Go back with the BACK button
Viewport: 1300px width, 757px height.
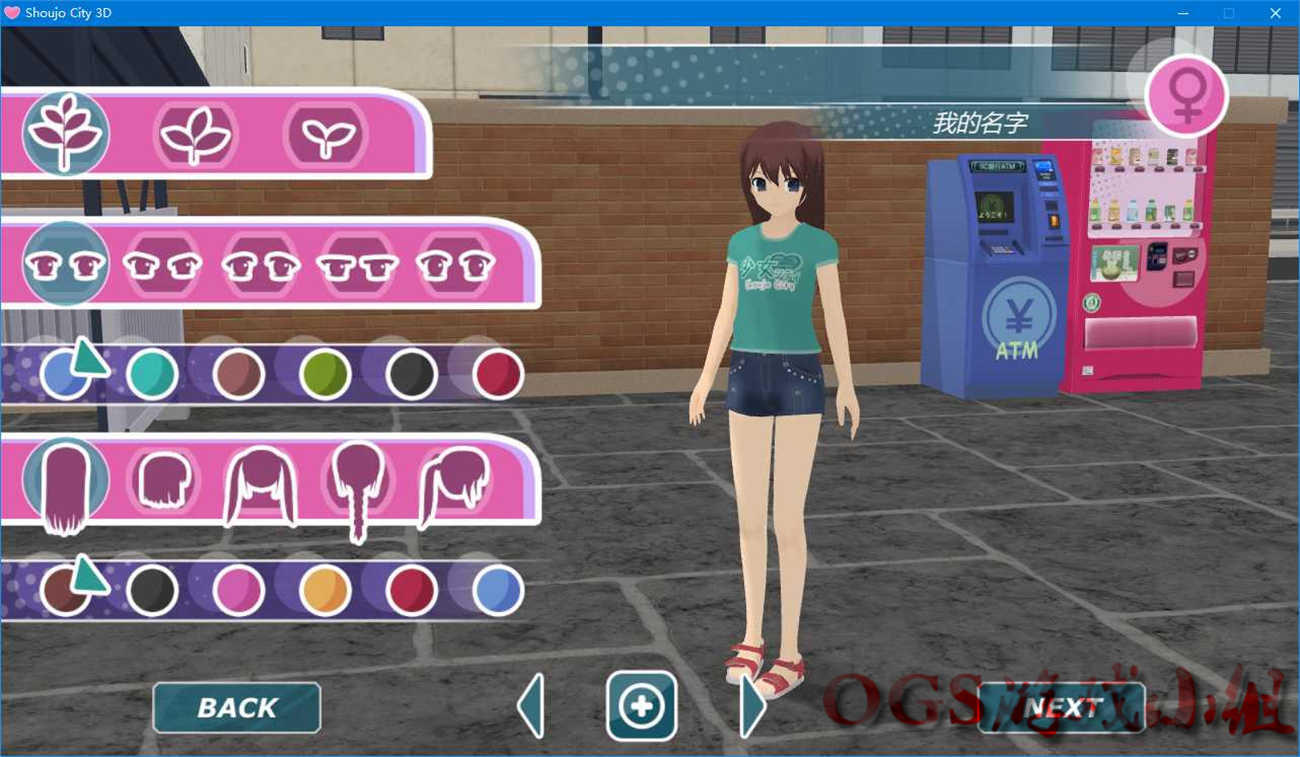pyautogui.click(x=237, y=708)
